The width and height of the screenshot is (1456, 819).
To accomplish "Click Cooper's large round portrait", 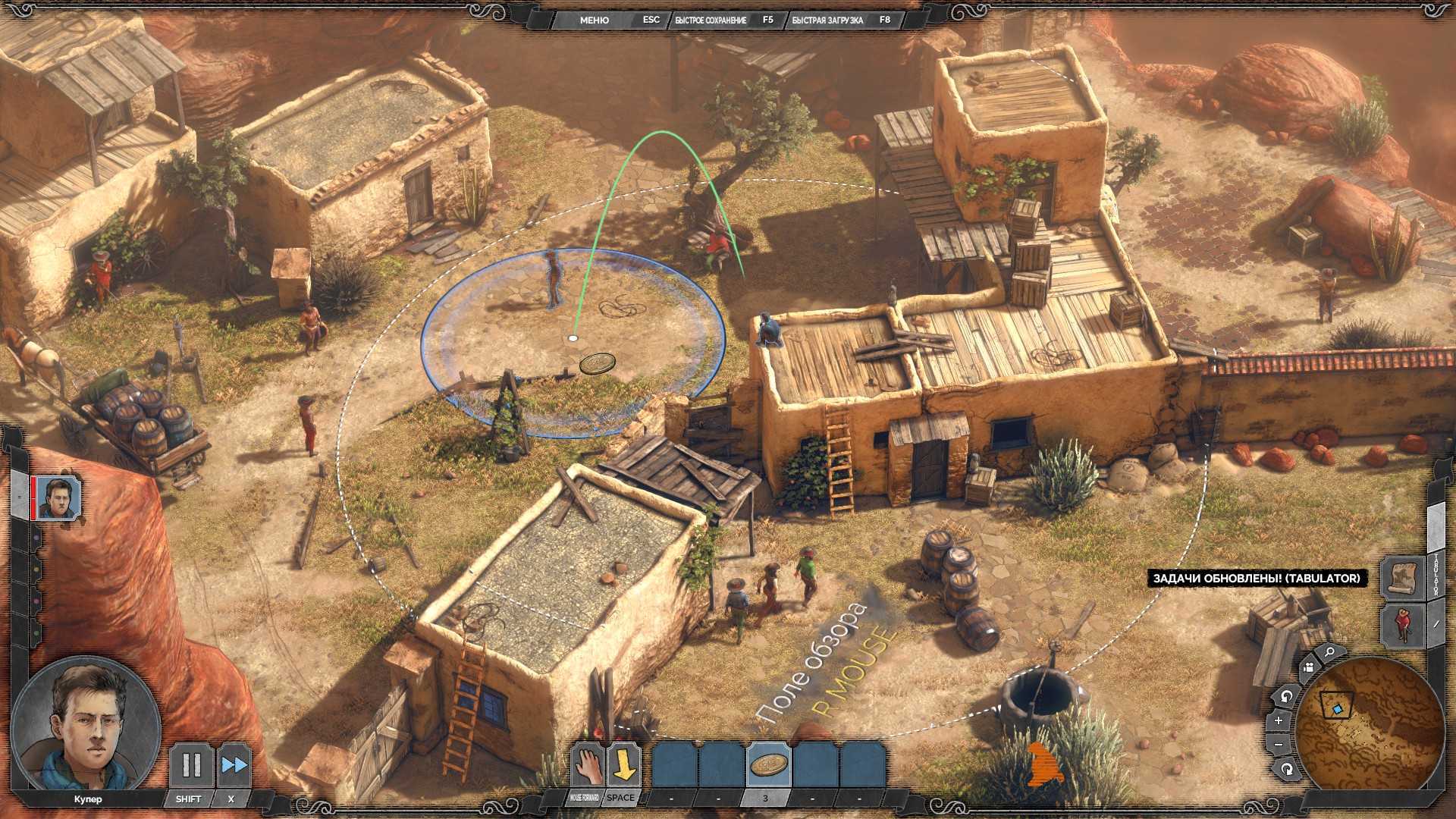I will pos(85,725).
